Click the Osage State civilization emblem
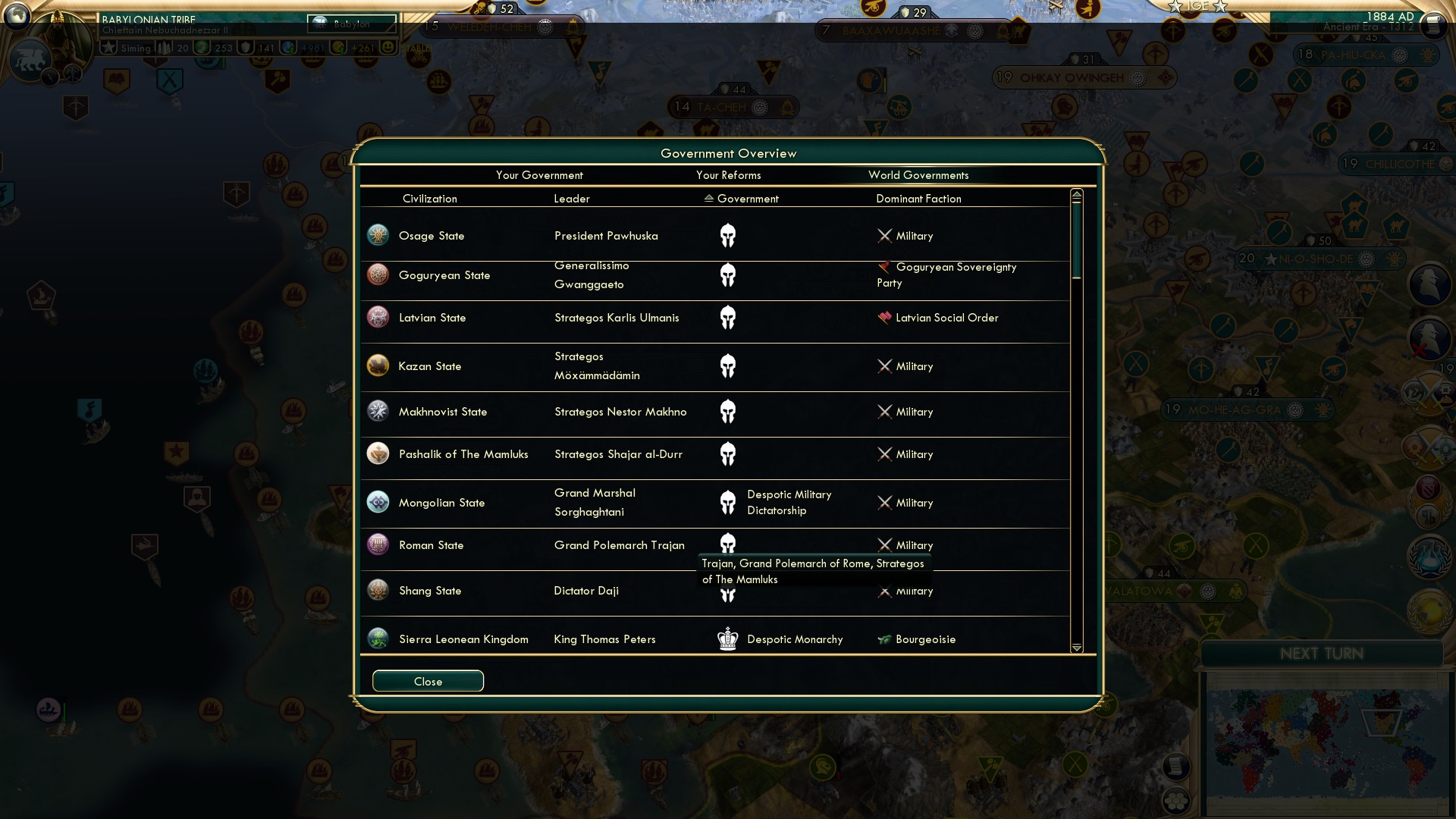Image resolution: width=1456 pixels, height=819 pixels. tap(377, 235)
